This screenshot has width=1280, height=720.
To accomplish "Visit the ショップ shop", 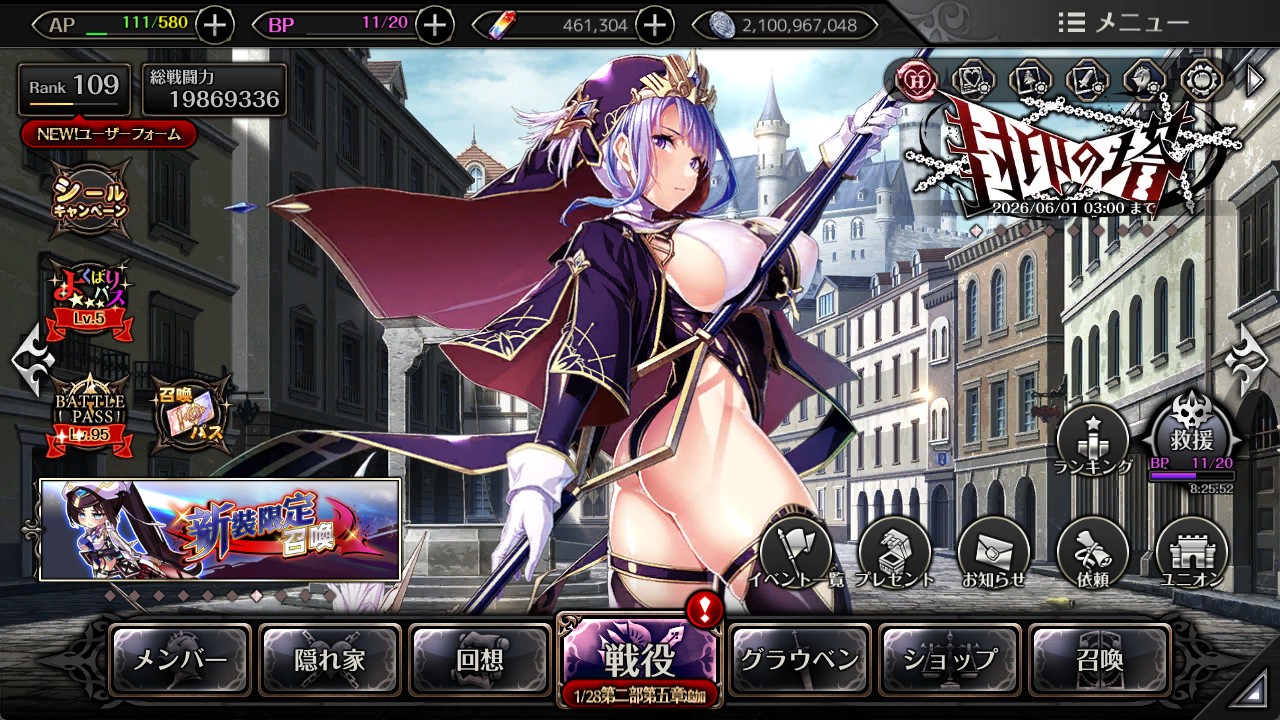I will tap(950, 660).
